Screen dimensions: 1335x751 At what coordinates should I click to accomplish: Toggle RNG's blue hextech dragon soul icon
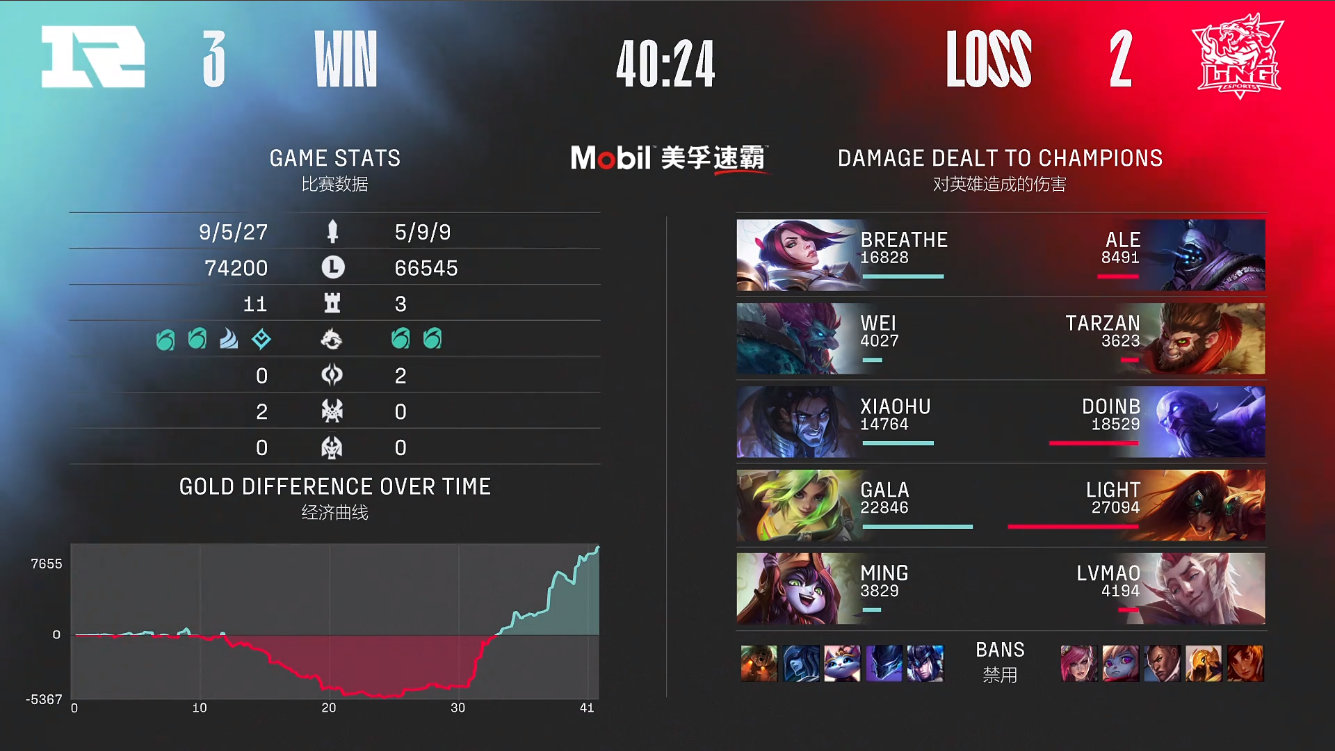(x=261, y=340)
